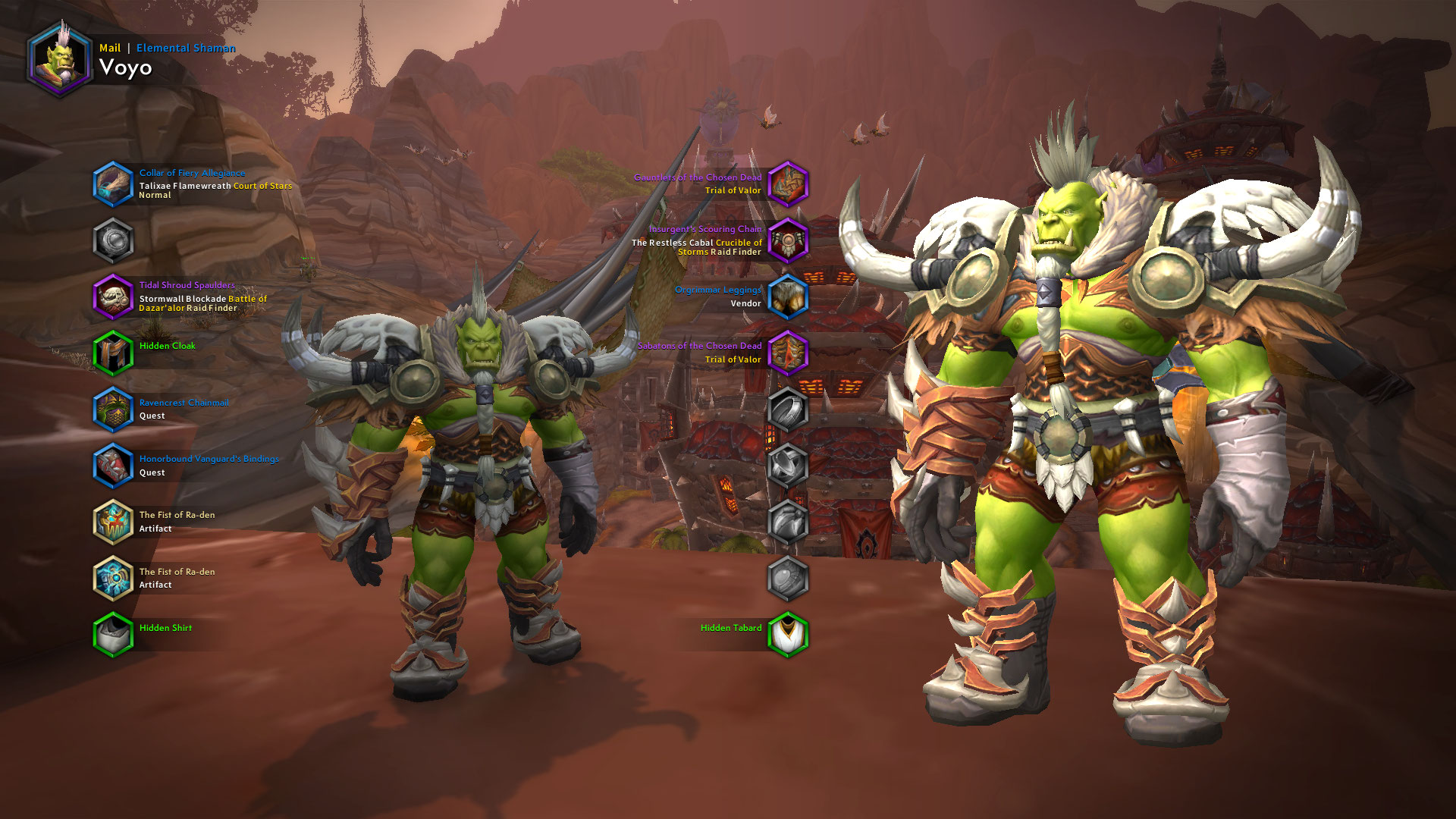Open the Ravencrest Chainmail chest icon
The width and height of the screenshot is (1456, 819).
[114, 409]
